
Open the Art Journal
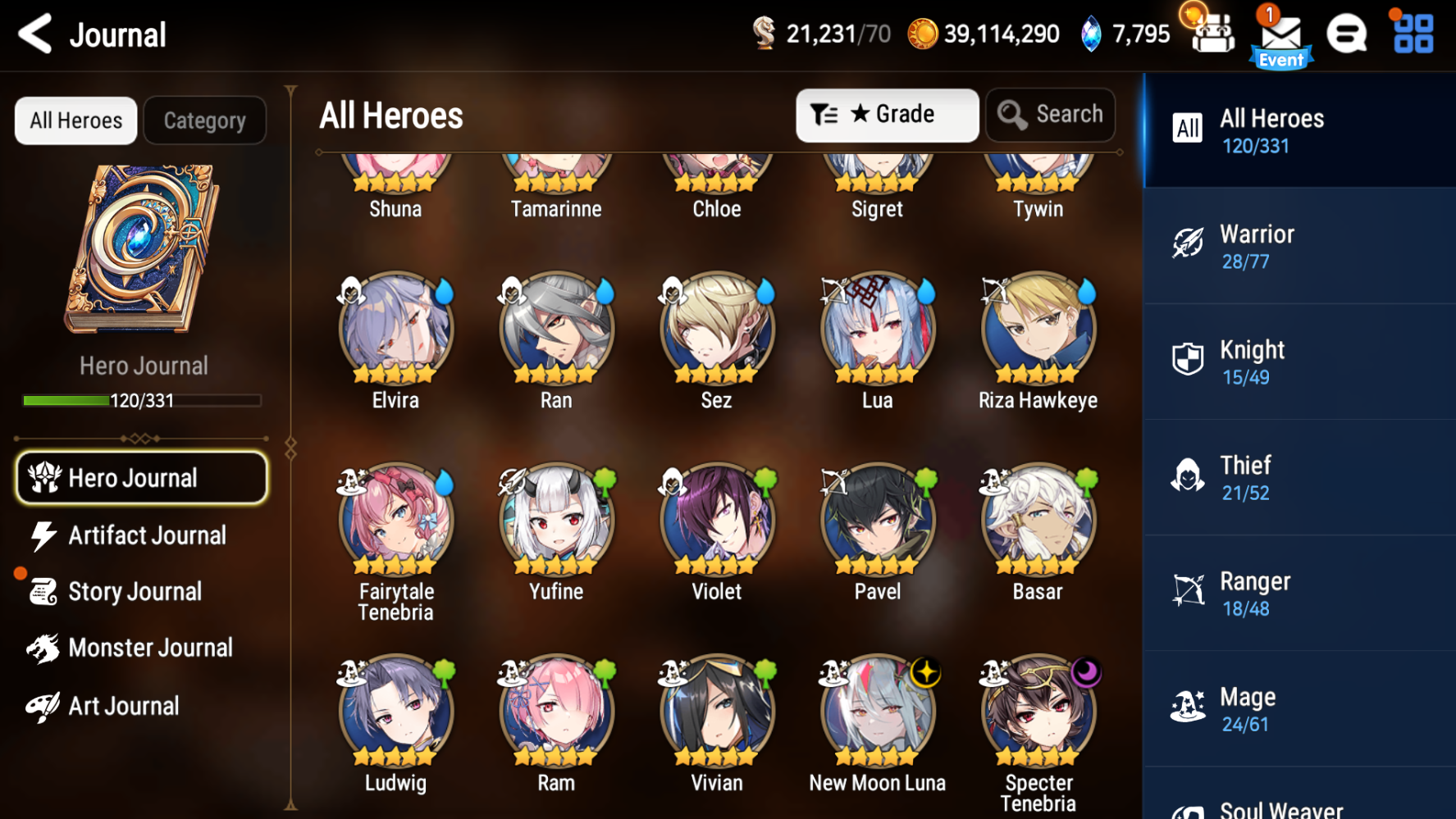point(123,705)
